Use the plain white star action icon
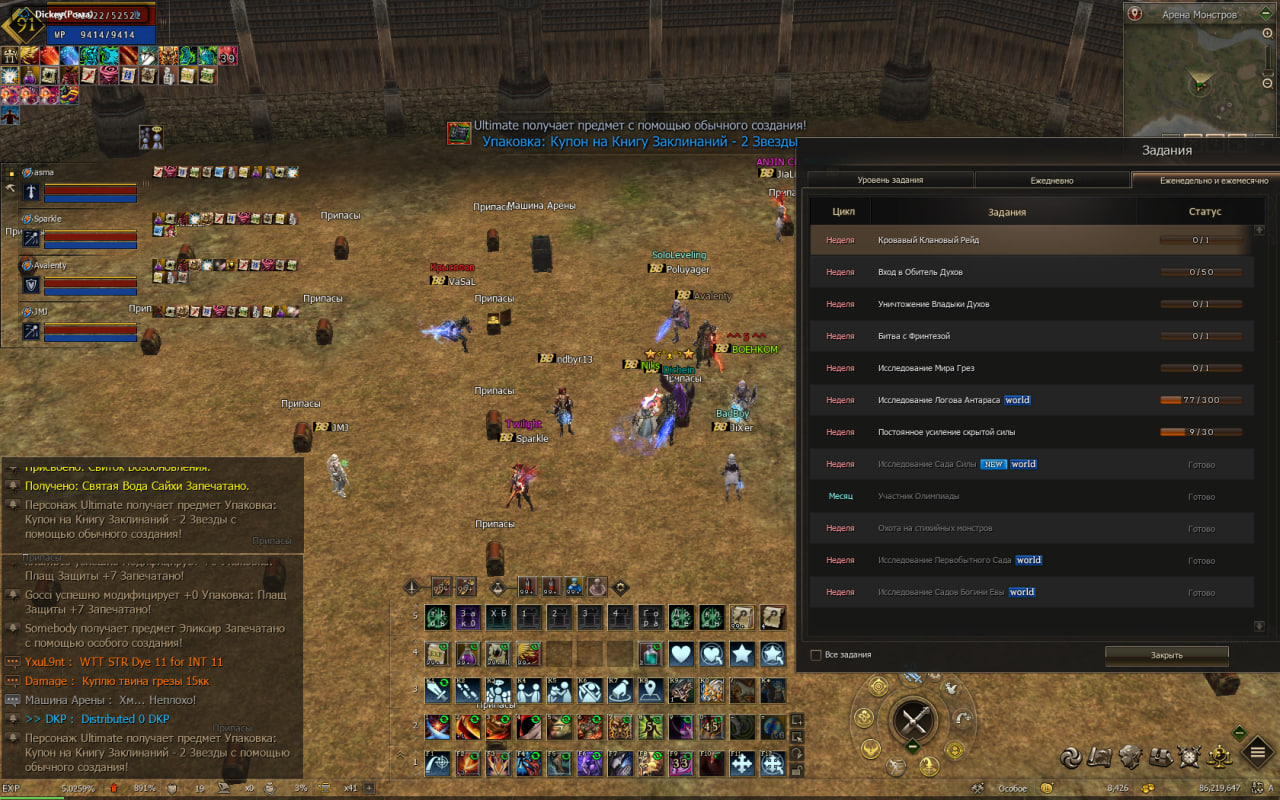 tap(742, 654)
